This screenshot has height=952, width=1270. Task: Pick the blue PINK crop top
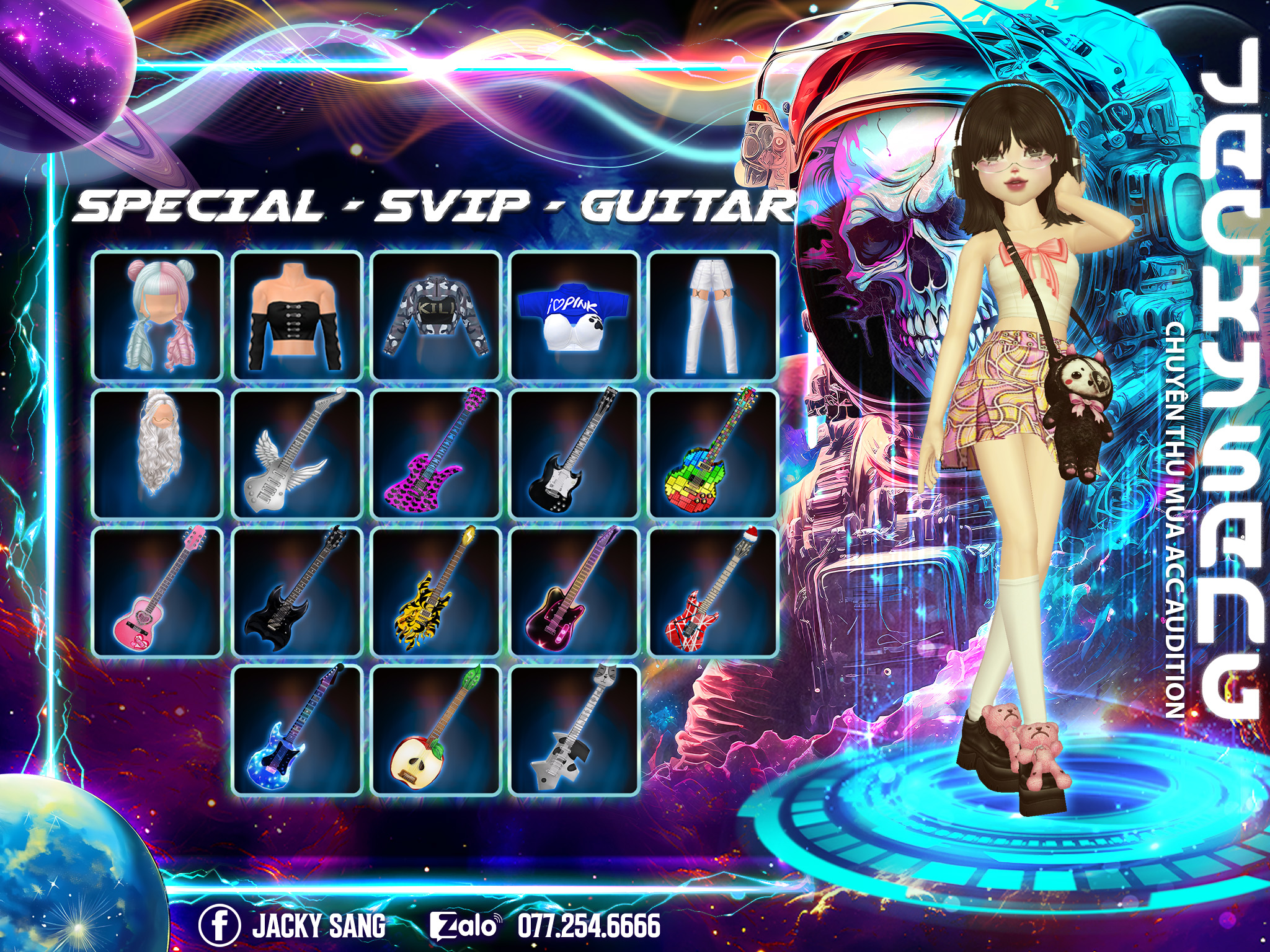tap(574, 315)
